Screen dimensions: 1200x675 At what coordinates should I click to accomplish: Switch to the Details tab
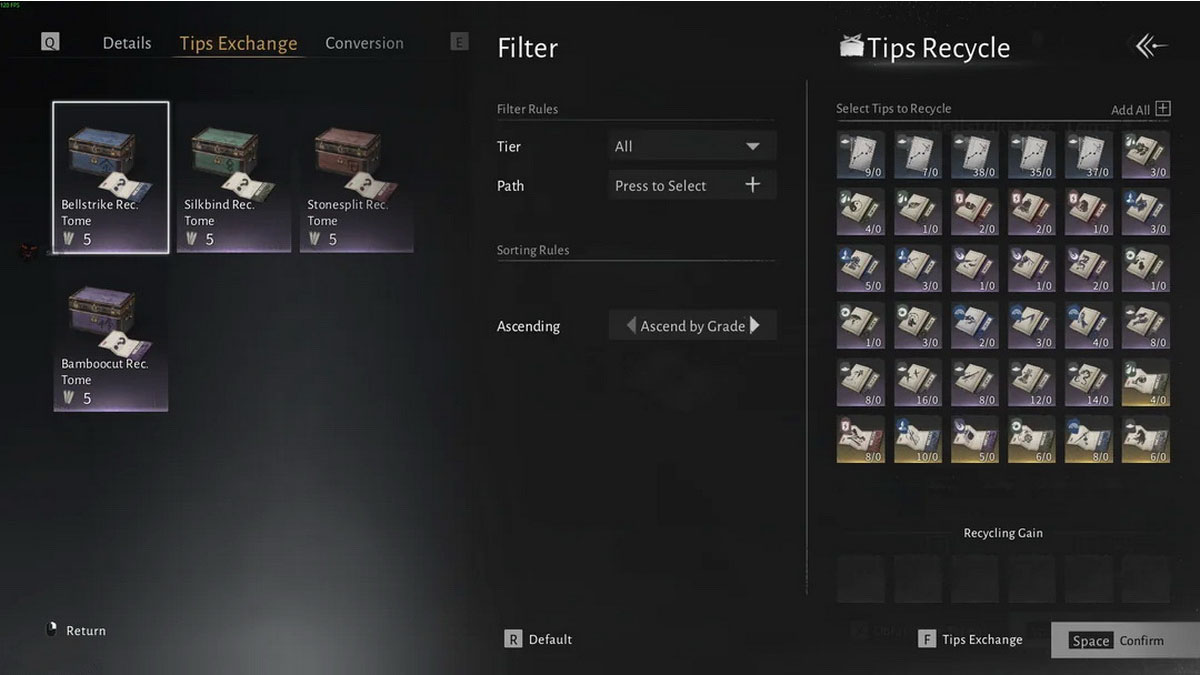click(x=127, y=43)
